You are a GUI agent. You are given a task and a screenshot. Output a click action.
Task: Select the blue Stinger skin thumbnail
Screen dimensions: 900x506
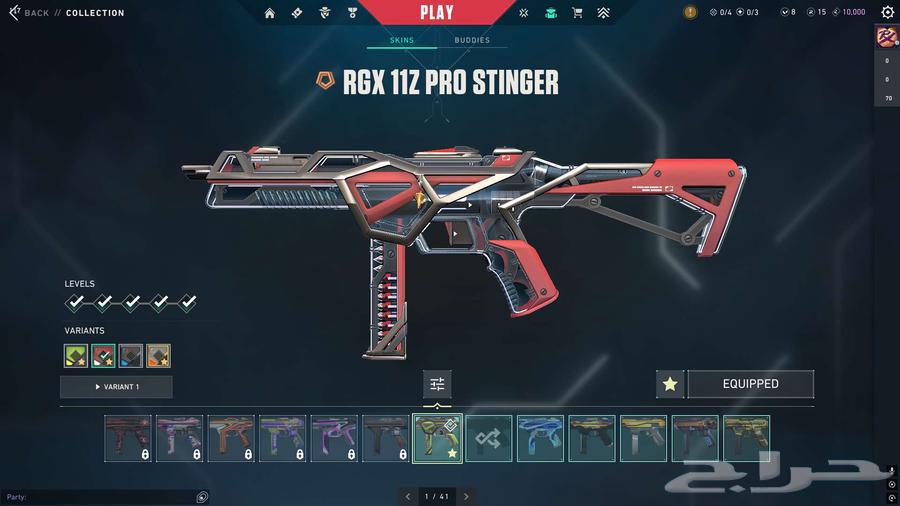(x=540, y=438)
